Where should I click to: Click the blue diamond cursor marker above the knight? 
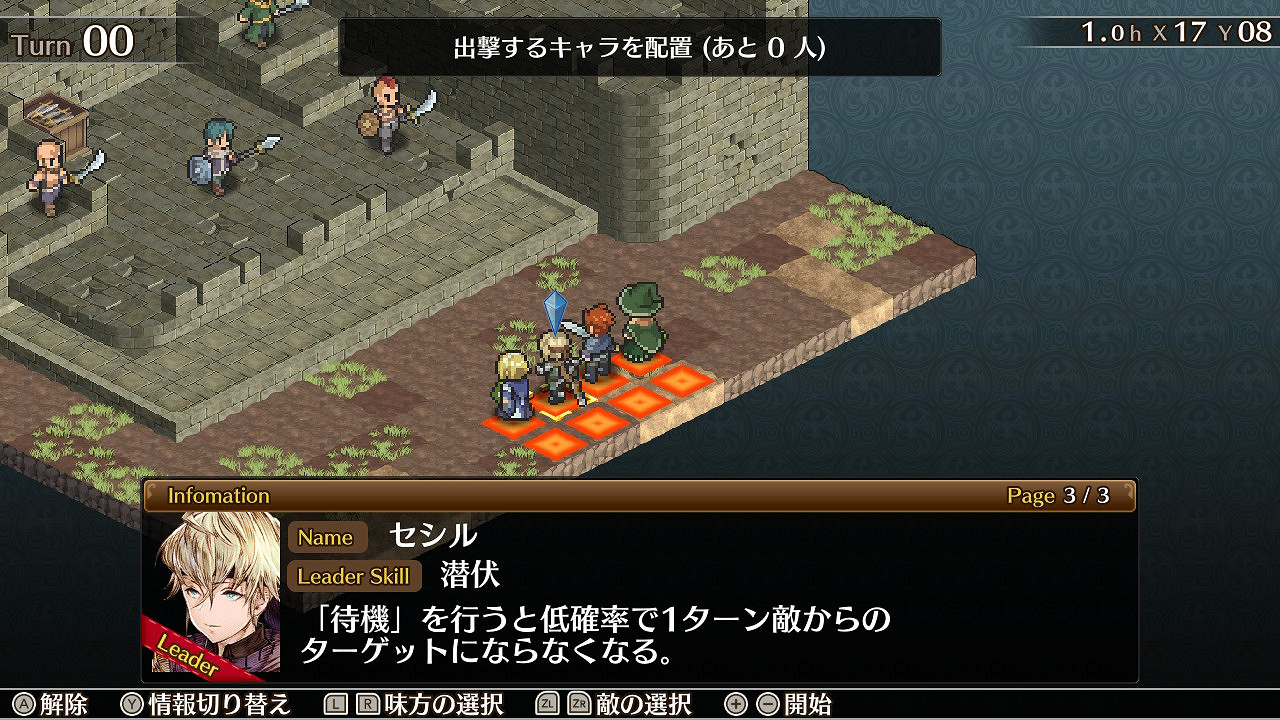[x=554, y=313]
